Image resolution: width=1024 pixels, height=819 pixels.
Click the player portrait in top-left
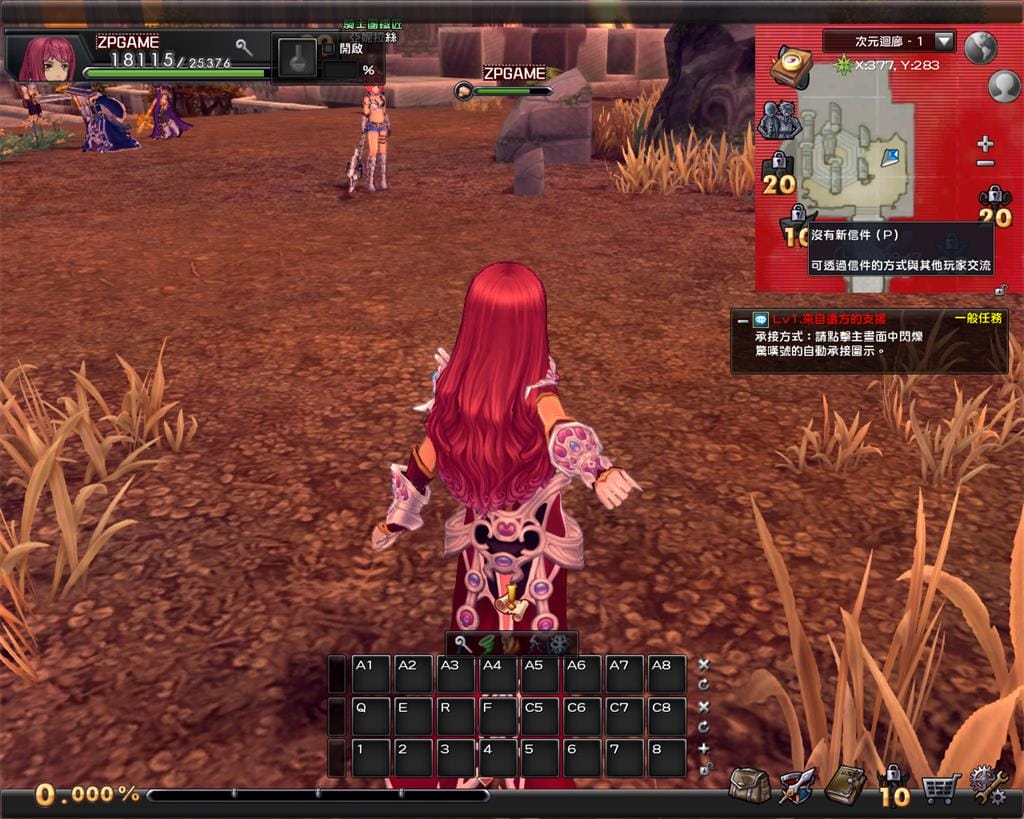[x=46, y=59]
